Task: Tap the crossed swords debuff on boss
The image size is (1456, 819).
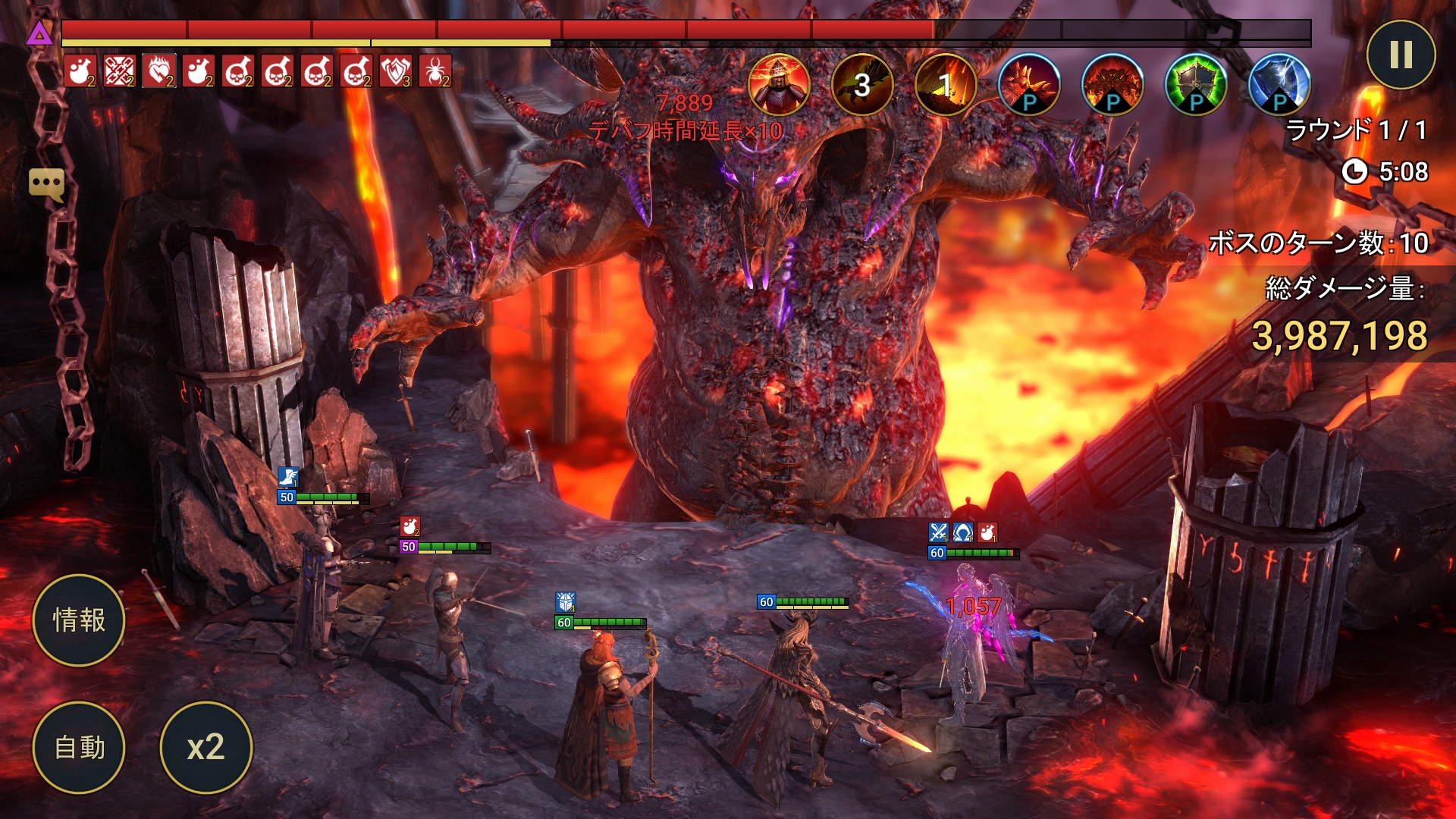Action: point(120,71)
